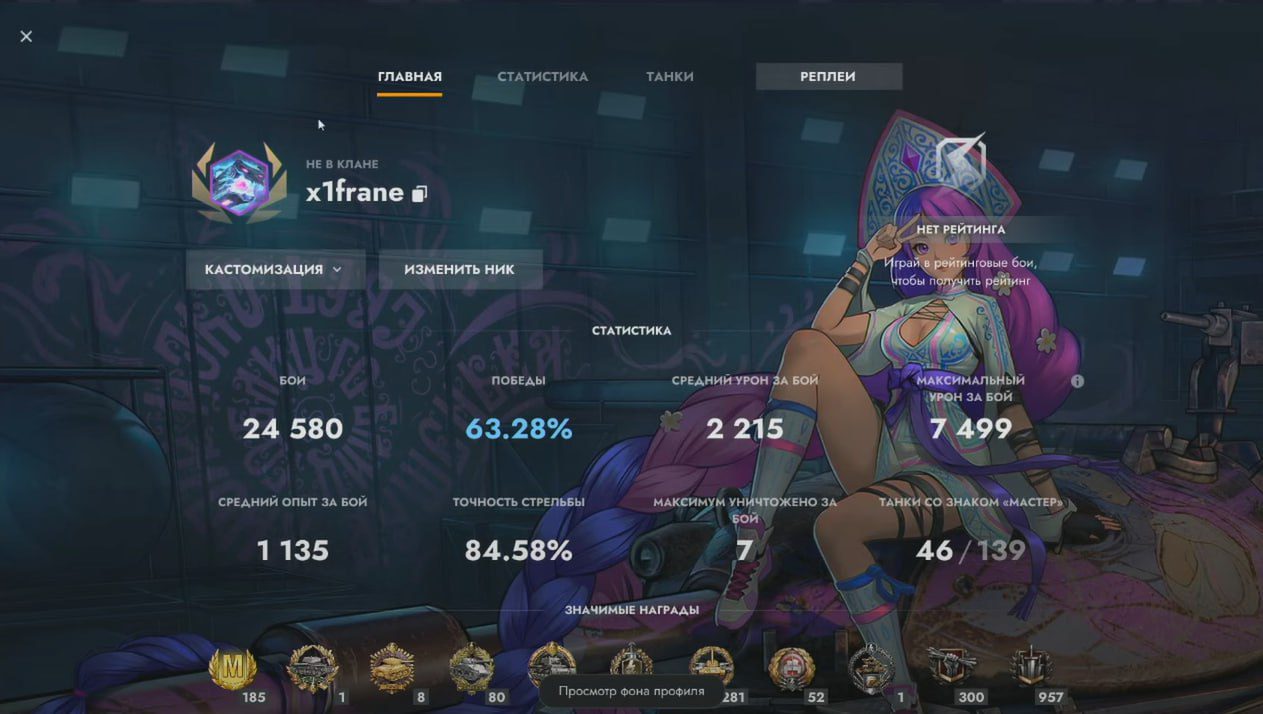1263x714 pixels.
Task: Click the Изменить ник button
Action: click(459, 270)
